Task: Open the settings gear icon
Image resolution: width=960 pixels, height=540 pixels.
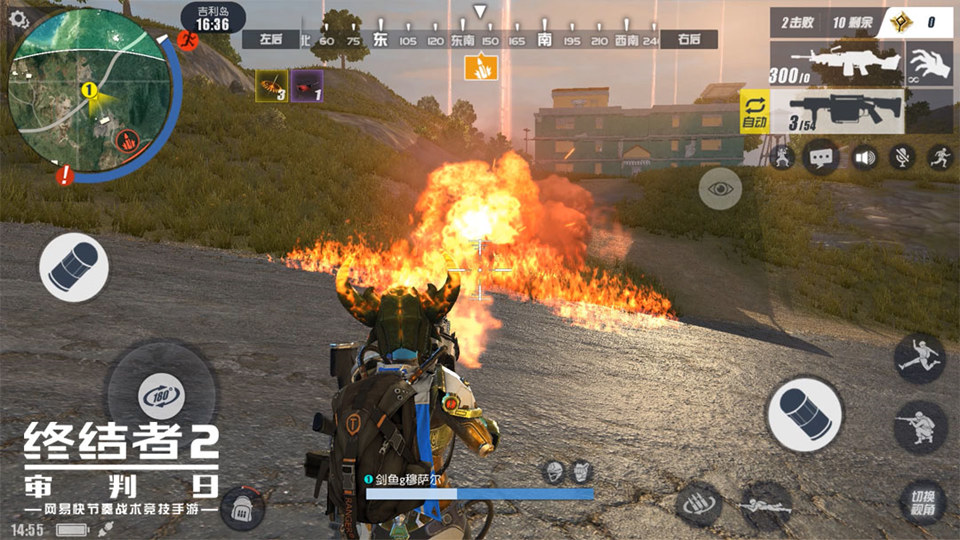Action: pyautogui.click(x=17, y=19)
